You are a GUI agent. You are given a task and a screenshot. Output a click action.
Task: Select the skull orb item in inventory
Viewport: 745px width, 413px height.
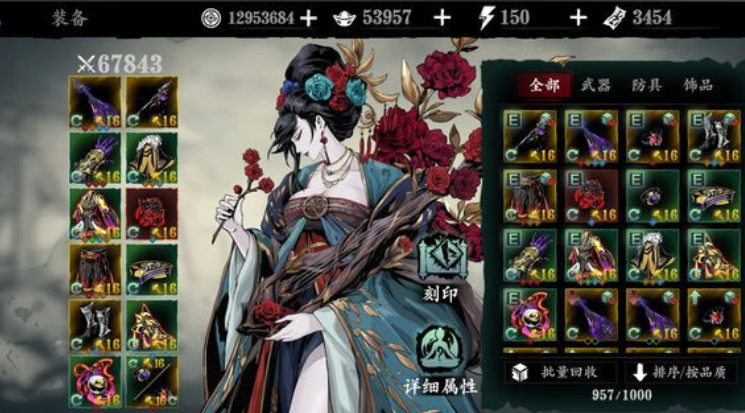[530, 314]
